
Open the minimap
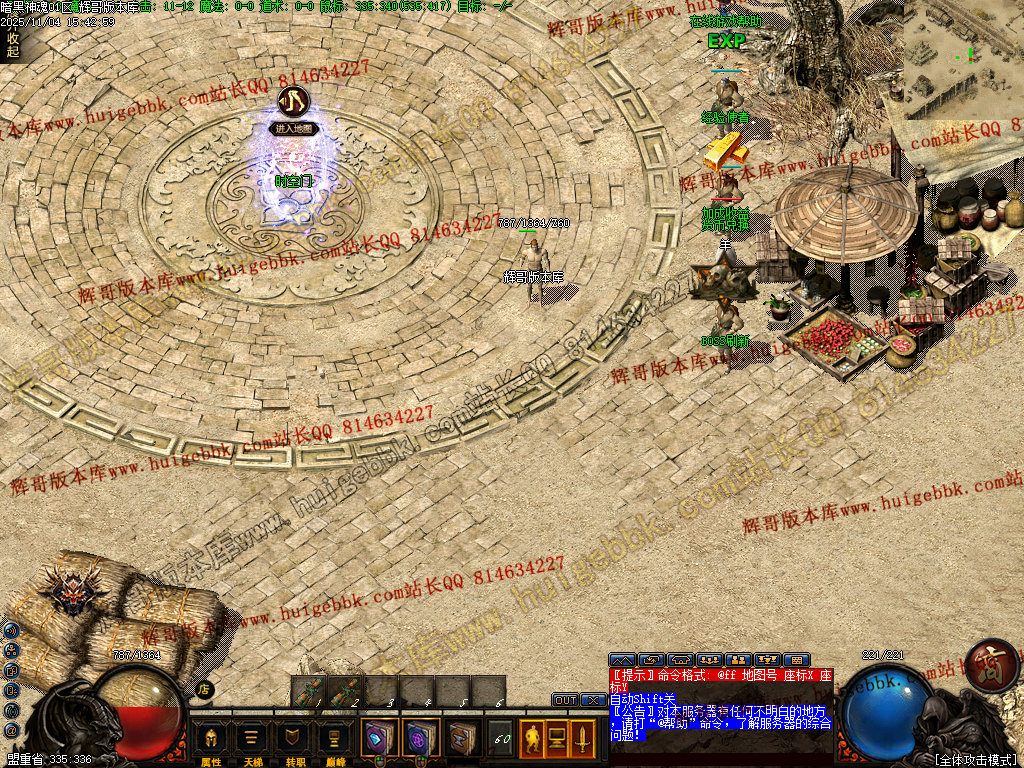(x=962, y=58)
